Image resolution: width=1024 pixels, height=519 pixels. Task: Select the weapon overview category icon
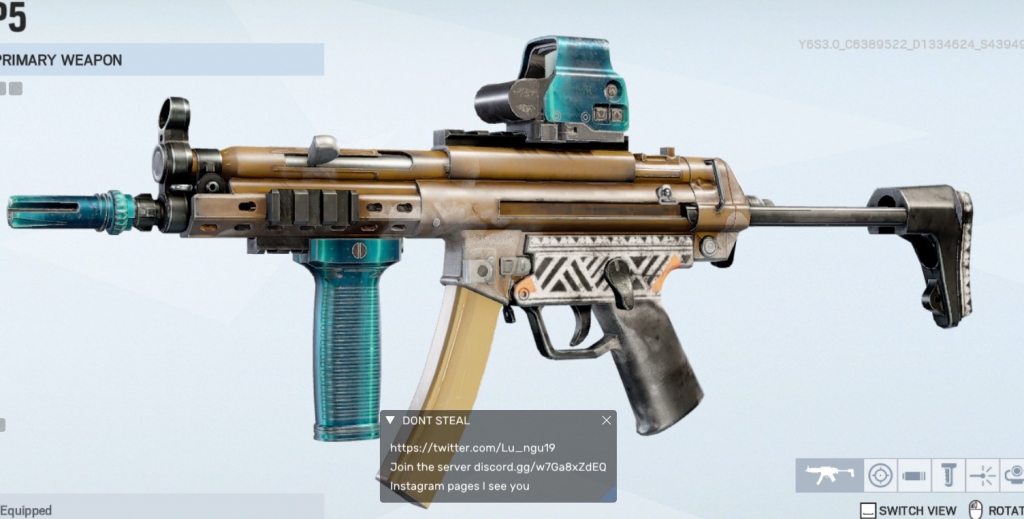tap(829, 475)
